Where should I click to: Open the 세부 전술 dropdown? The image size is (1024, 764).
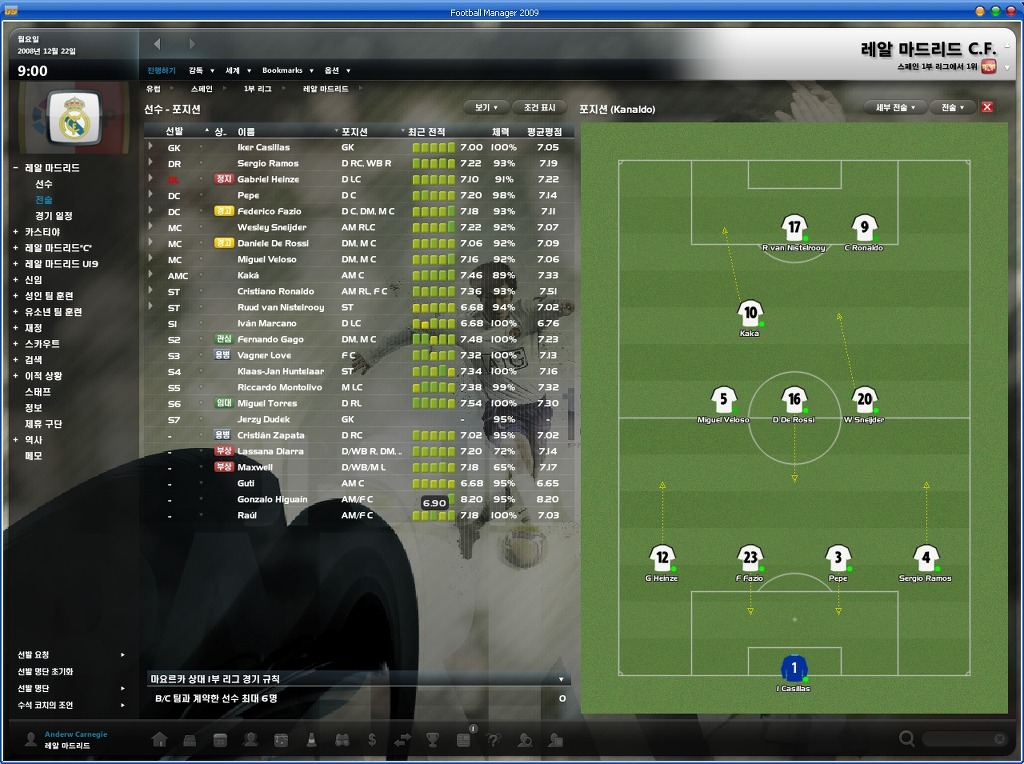(895, 107)
